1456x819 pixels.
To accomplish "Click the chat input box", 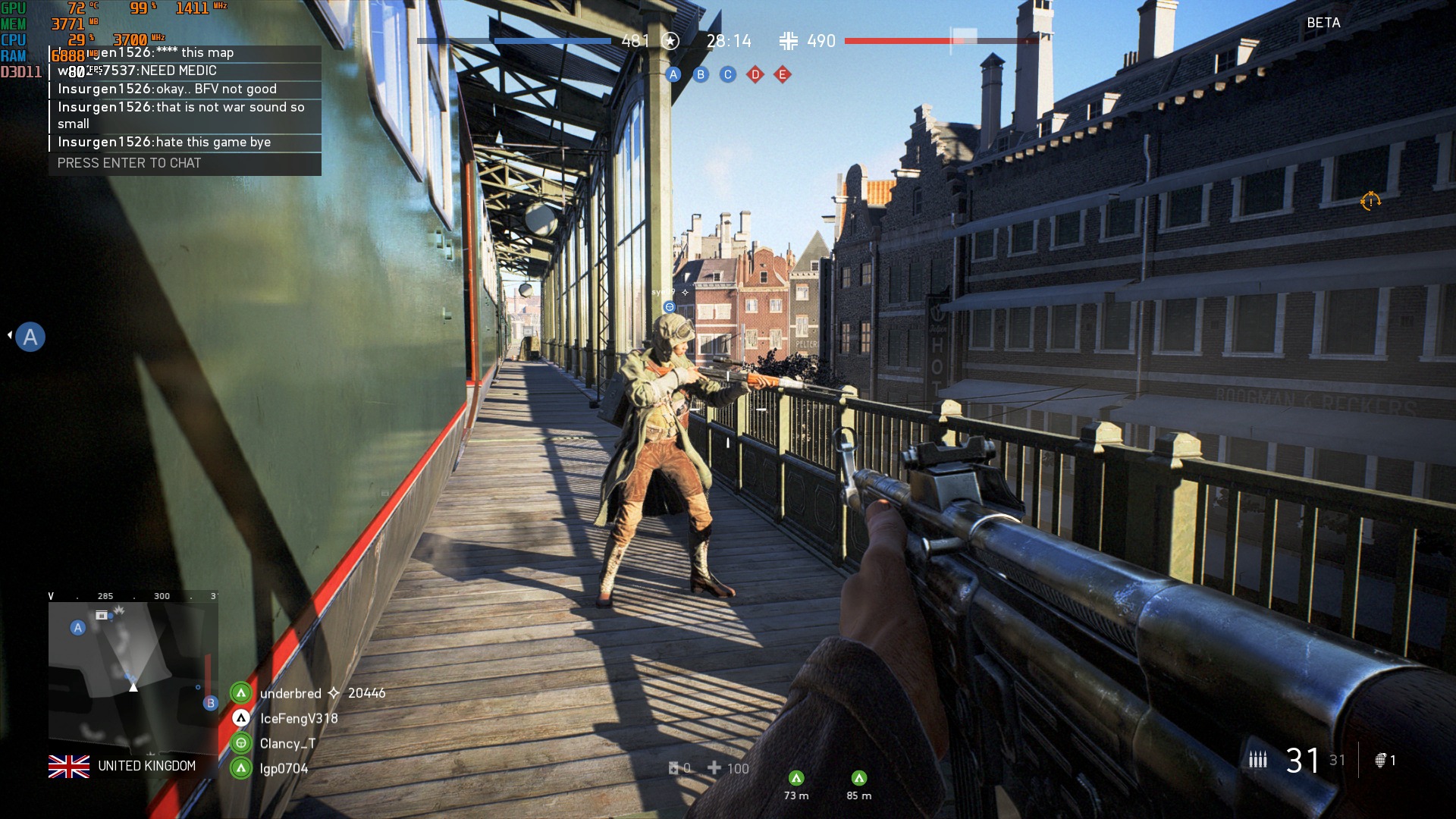I will pos(185,163).
